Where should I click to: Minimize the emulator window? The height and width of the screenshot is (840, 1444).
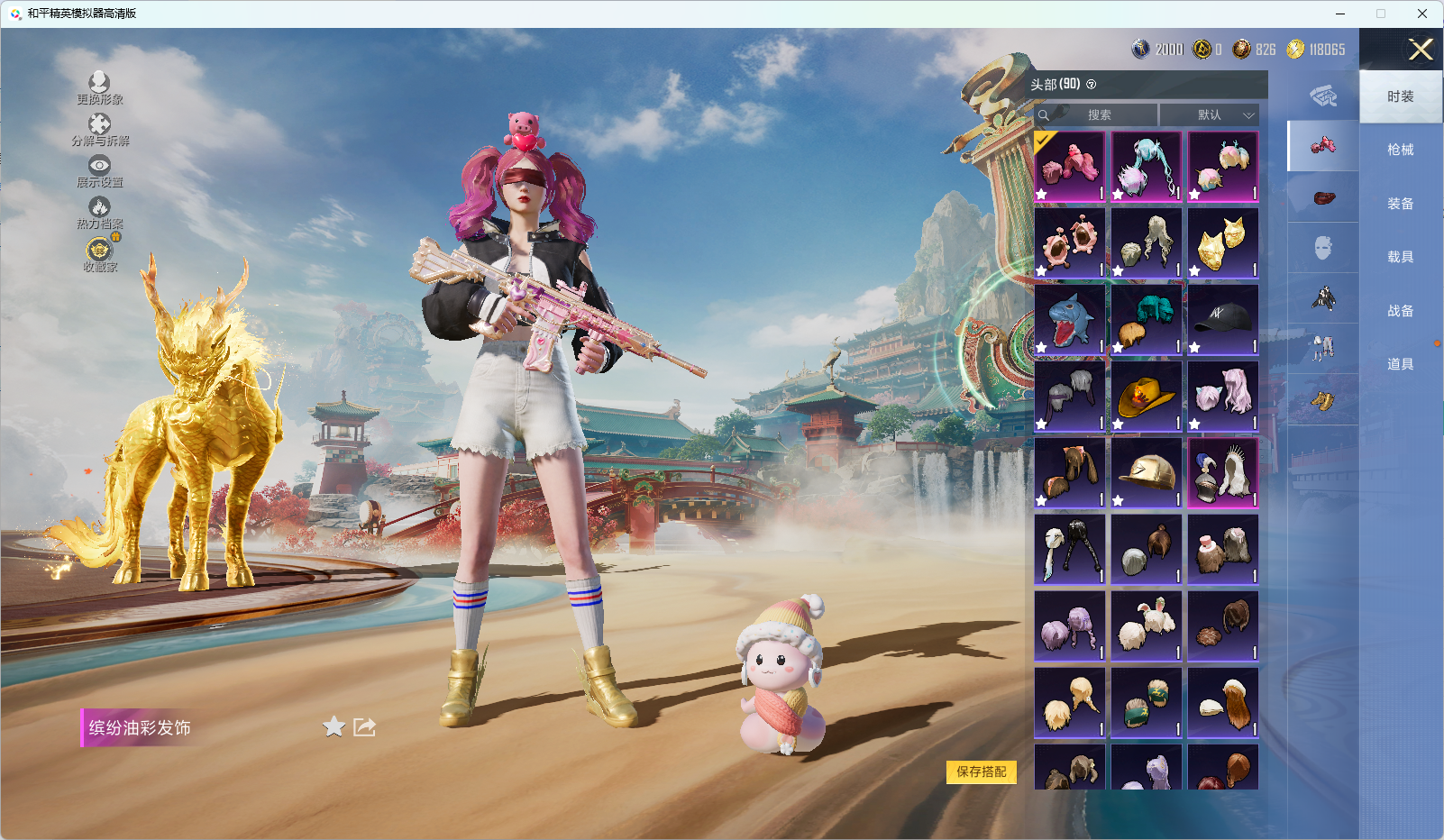click(x=1340, y=14)
